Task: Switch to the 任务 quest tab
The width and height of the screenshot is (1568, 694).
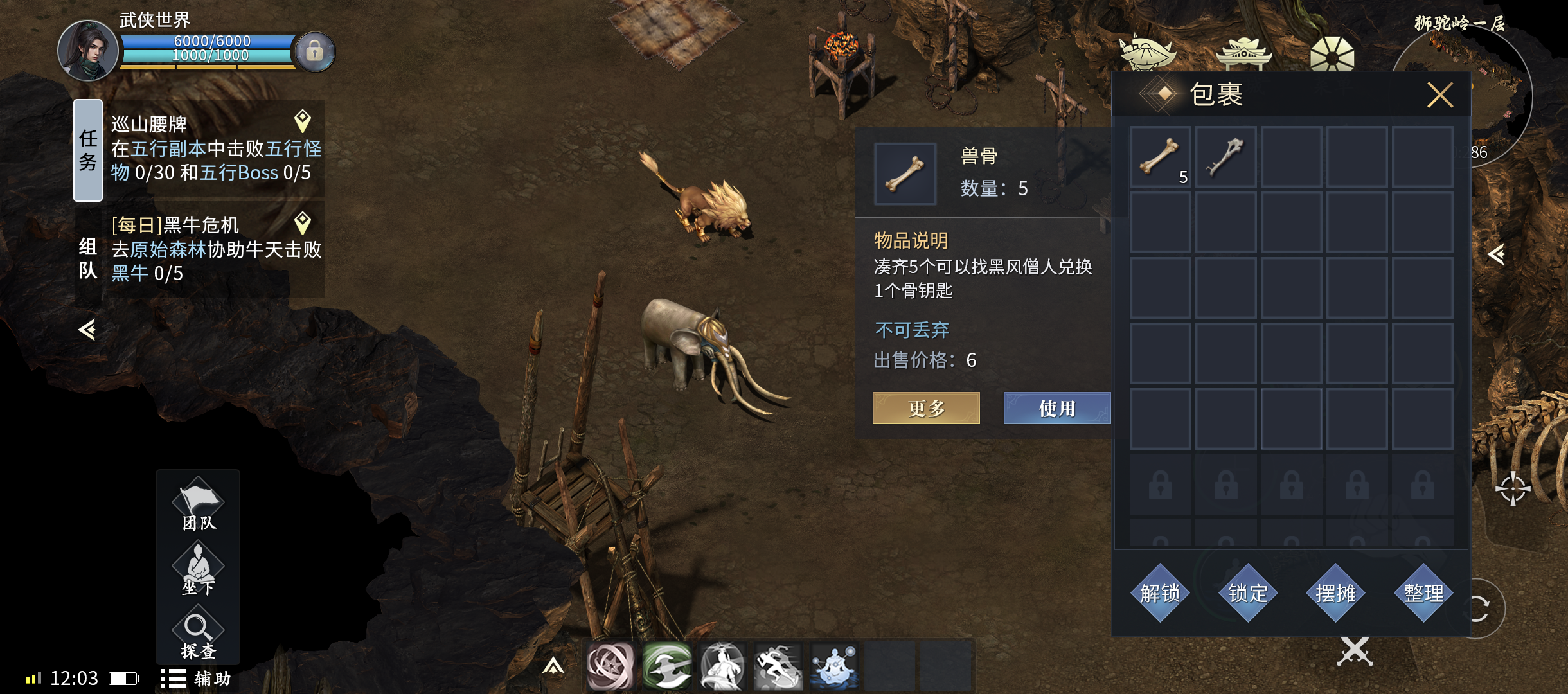Action: [88, 150]
